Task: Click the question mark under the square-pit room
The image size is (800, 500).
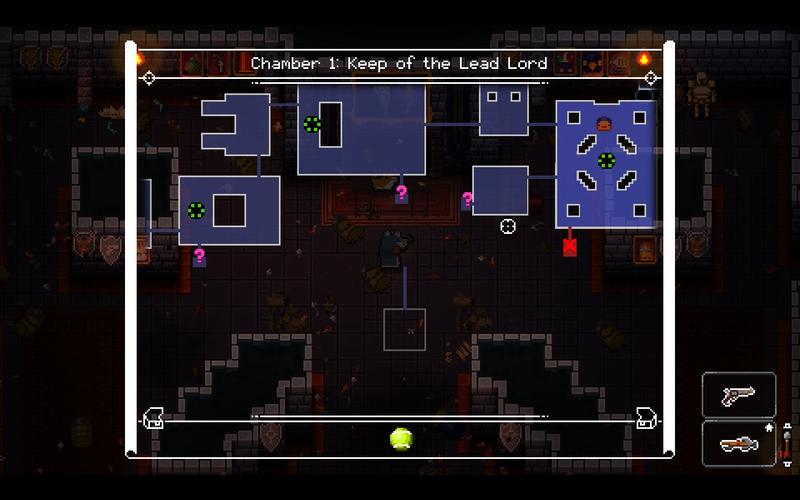Action: [x=200, y=257]
